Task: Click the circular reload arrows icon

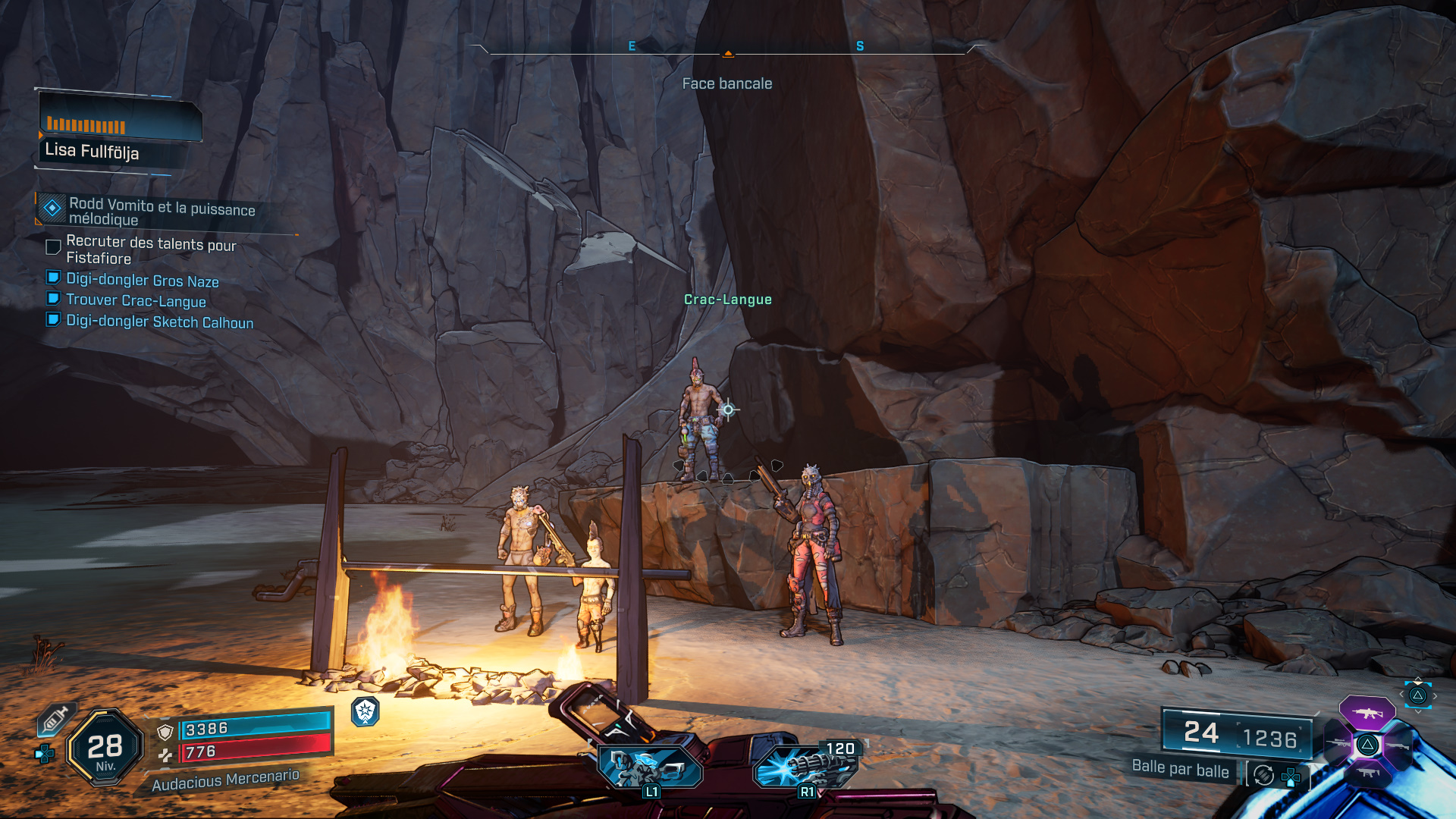Action: [1263, 776]
